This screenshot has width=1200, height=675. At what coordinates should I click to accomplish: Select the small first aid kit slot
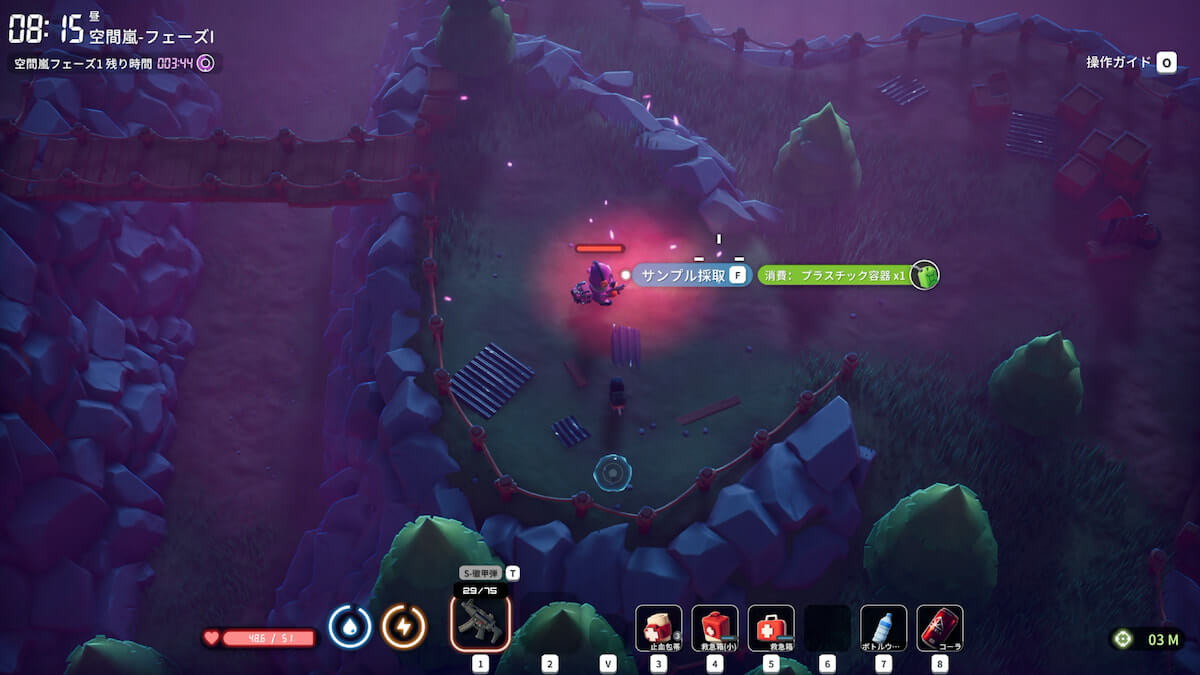pos(714,628)
